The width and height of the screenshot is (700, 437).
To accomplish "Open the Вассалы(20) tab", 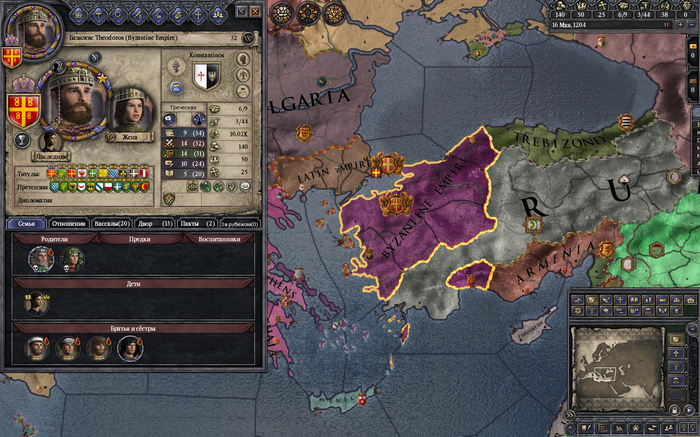I will tap(110, 223).
